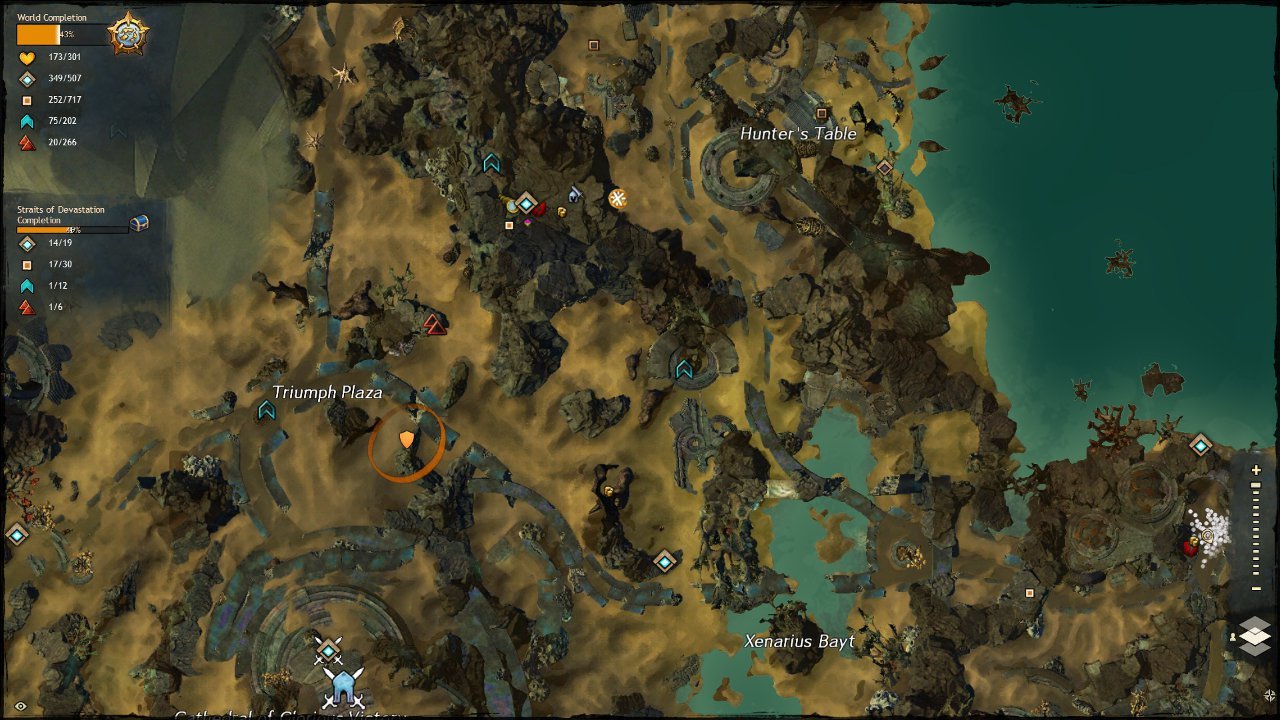Viewport: 1280px width, 720px height.
Task: Select the armor repair helmet icon
Action: click(x=575, y=194)
